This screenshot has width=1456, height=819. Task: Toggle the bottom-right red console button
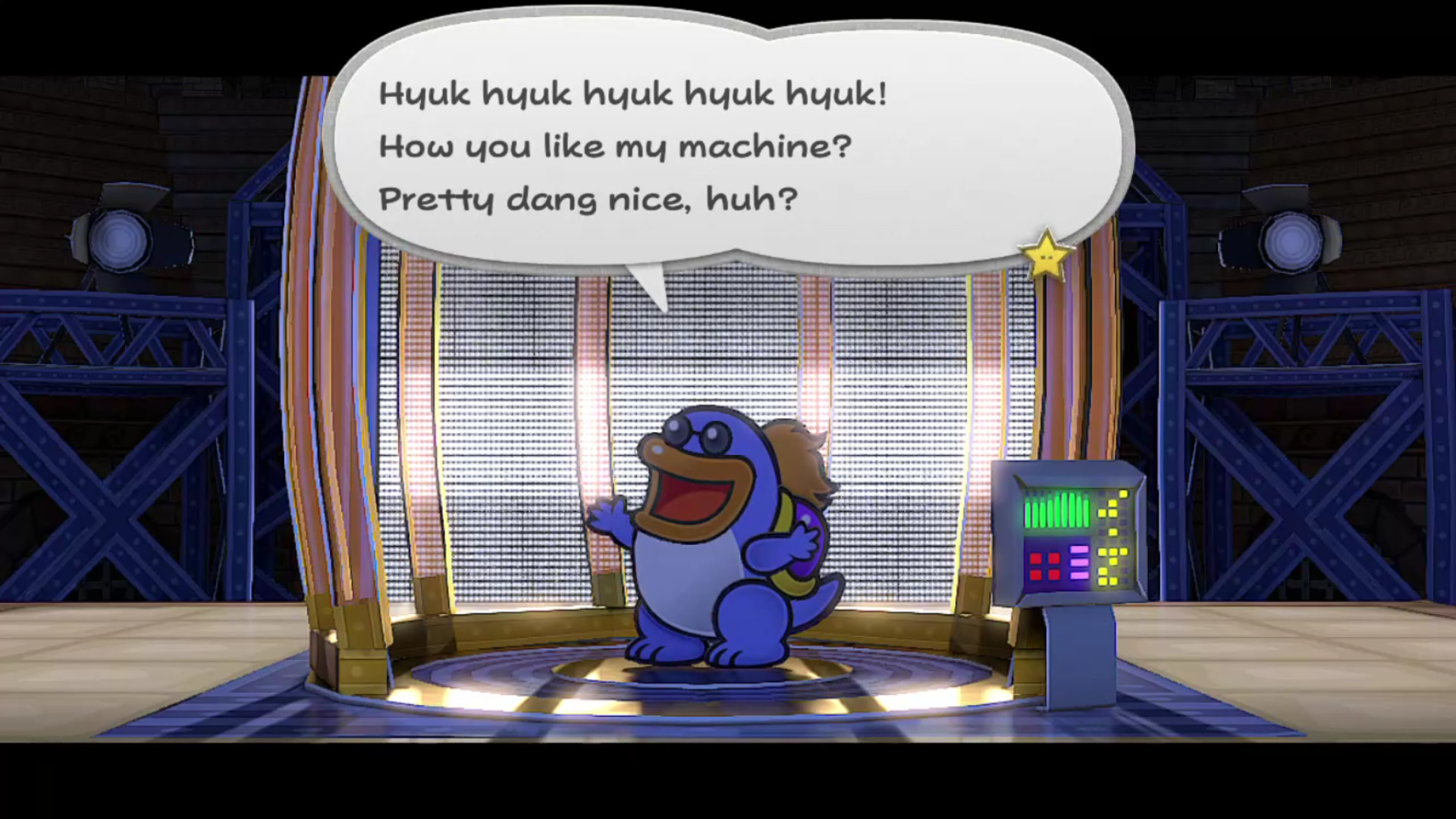[1055, 576]
